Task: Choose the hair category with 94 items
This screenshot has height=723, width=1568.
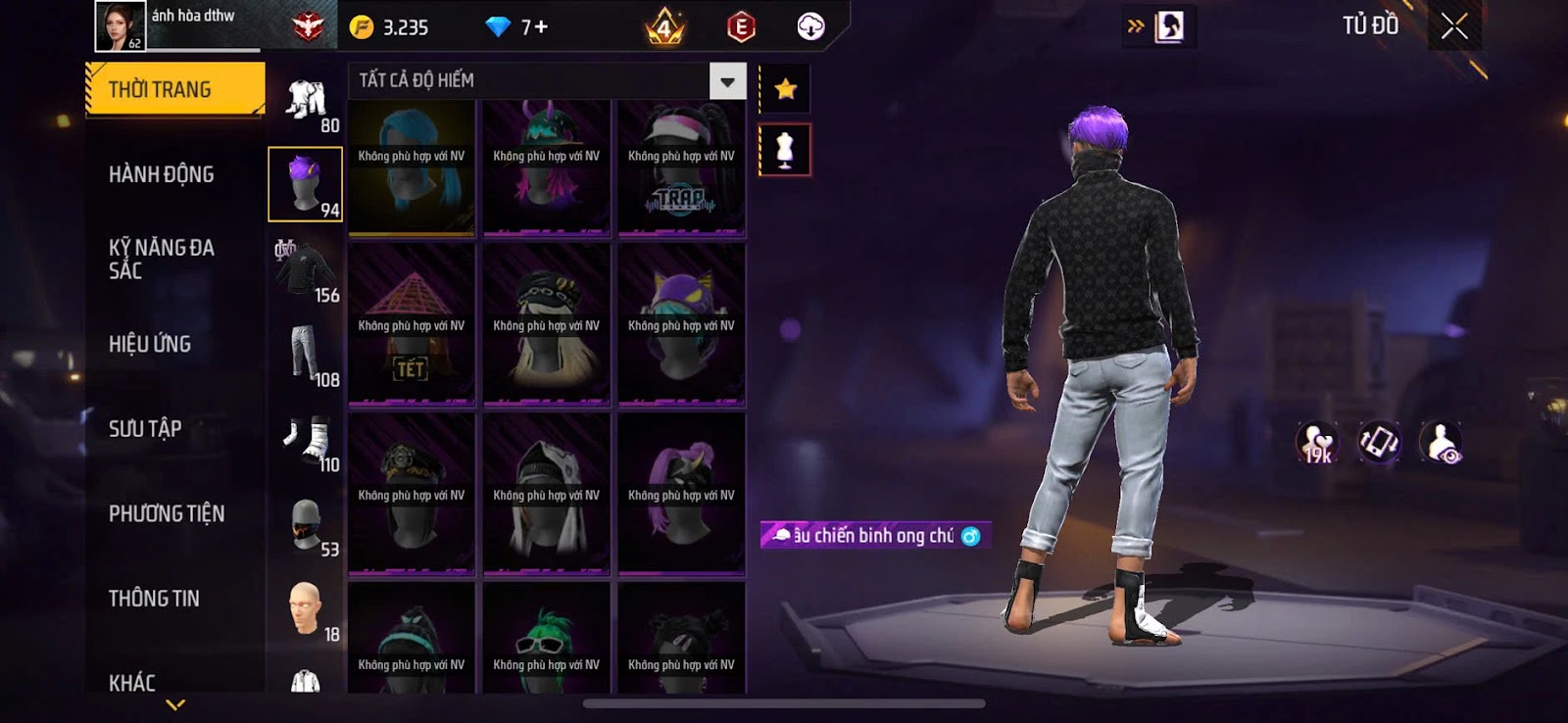Action: click(x=306, y=184)
